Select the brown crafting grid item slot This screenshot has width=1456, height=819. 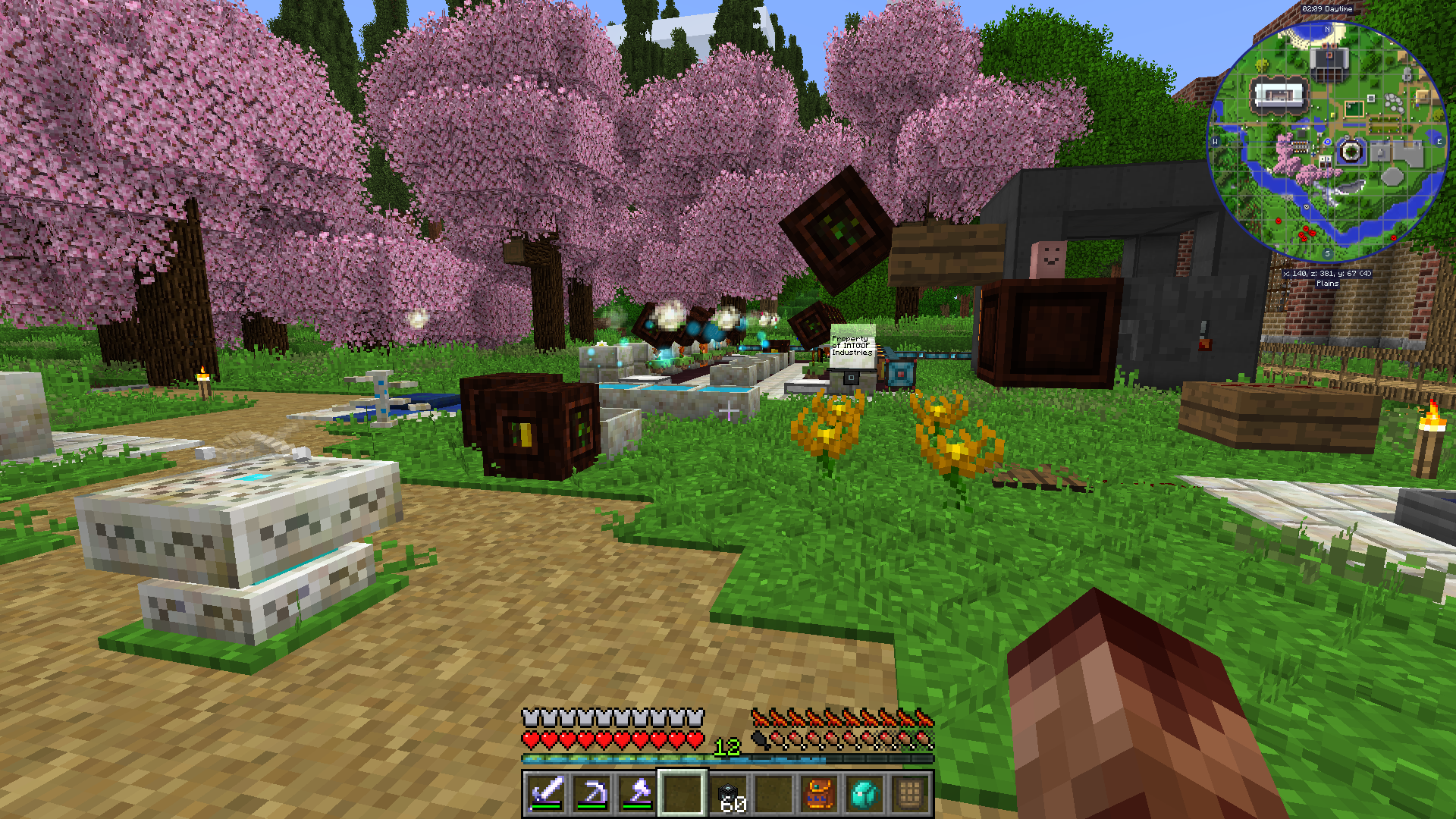click(910, 794)
